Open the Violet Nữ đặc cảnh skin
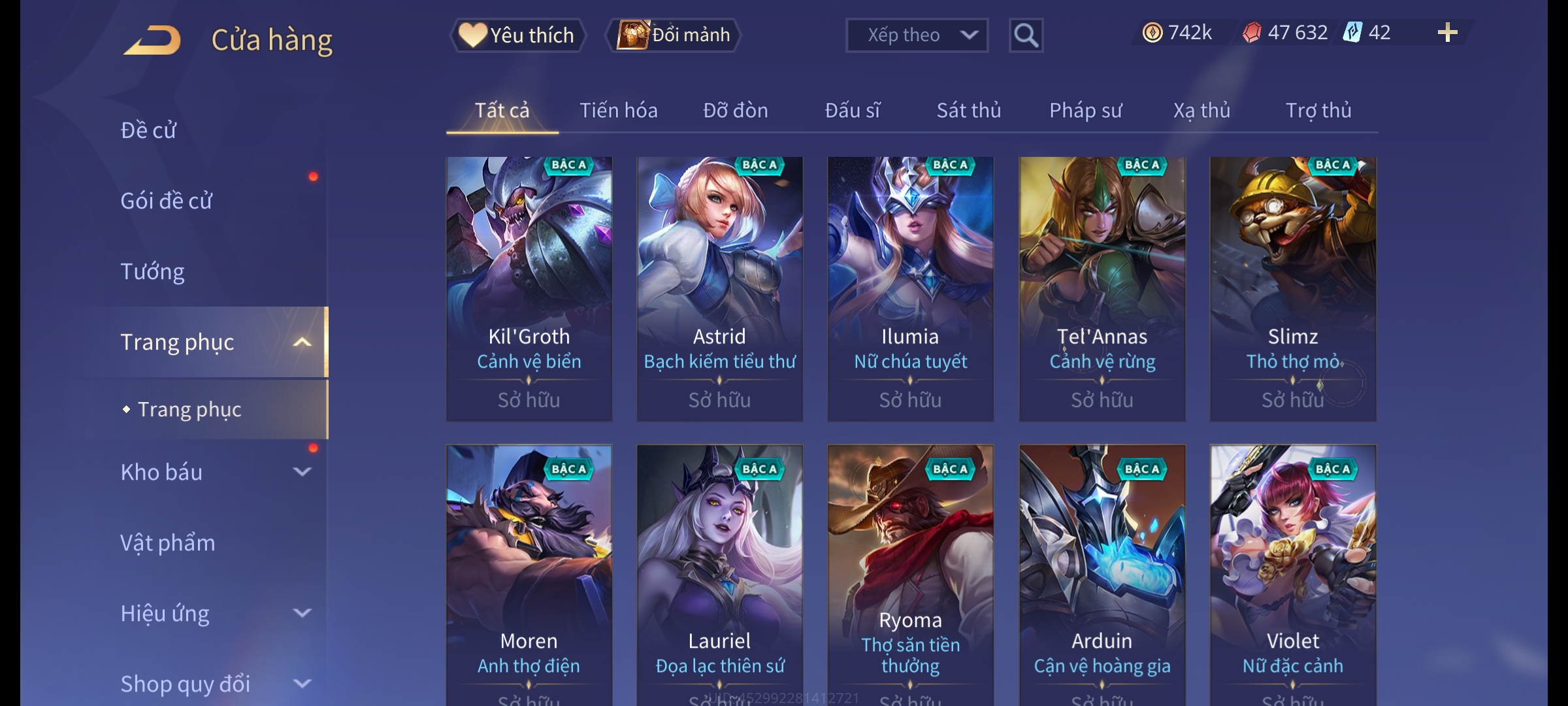This screenshot has width=1568, height=706. (1292, 575)
